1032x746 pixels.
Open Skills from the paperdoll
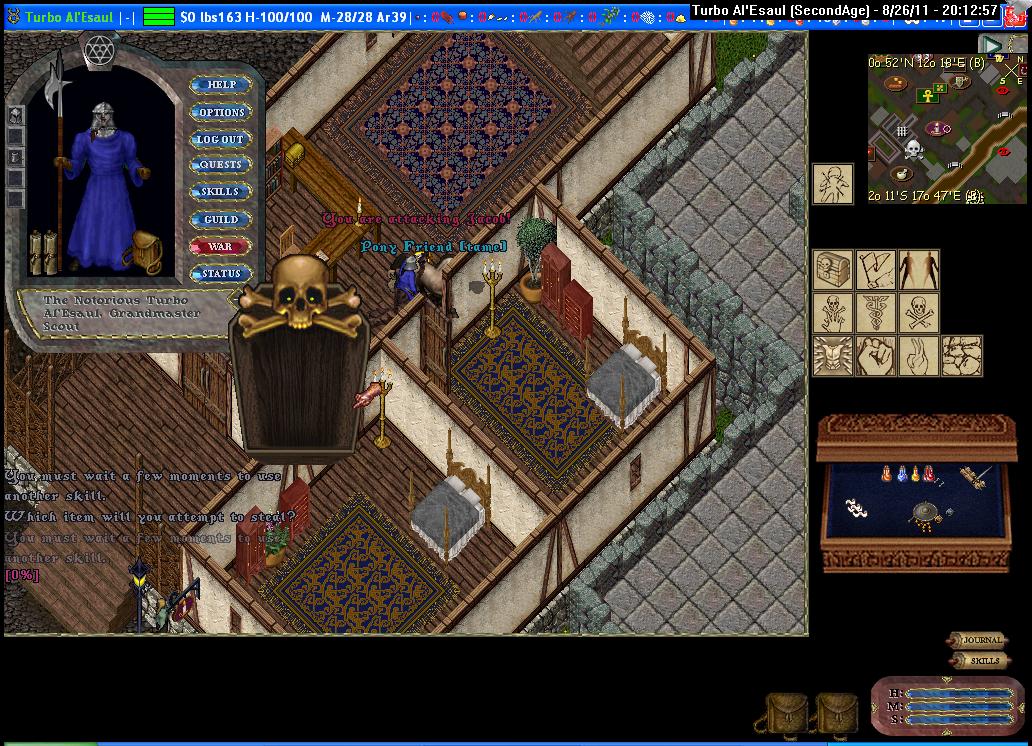point(221,192)
